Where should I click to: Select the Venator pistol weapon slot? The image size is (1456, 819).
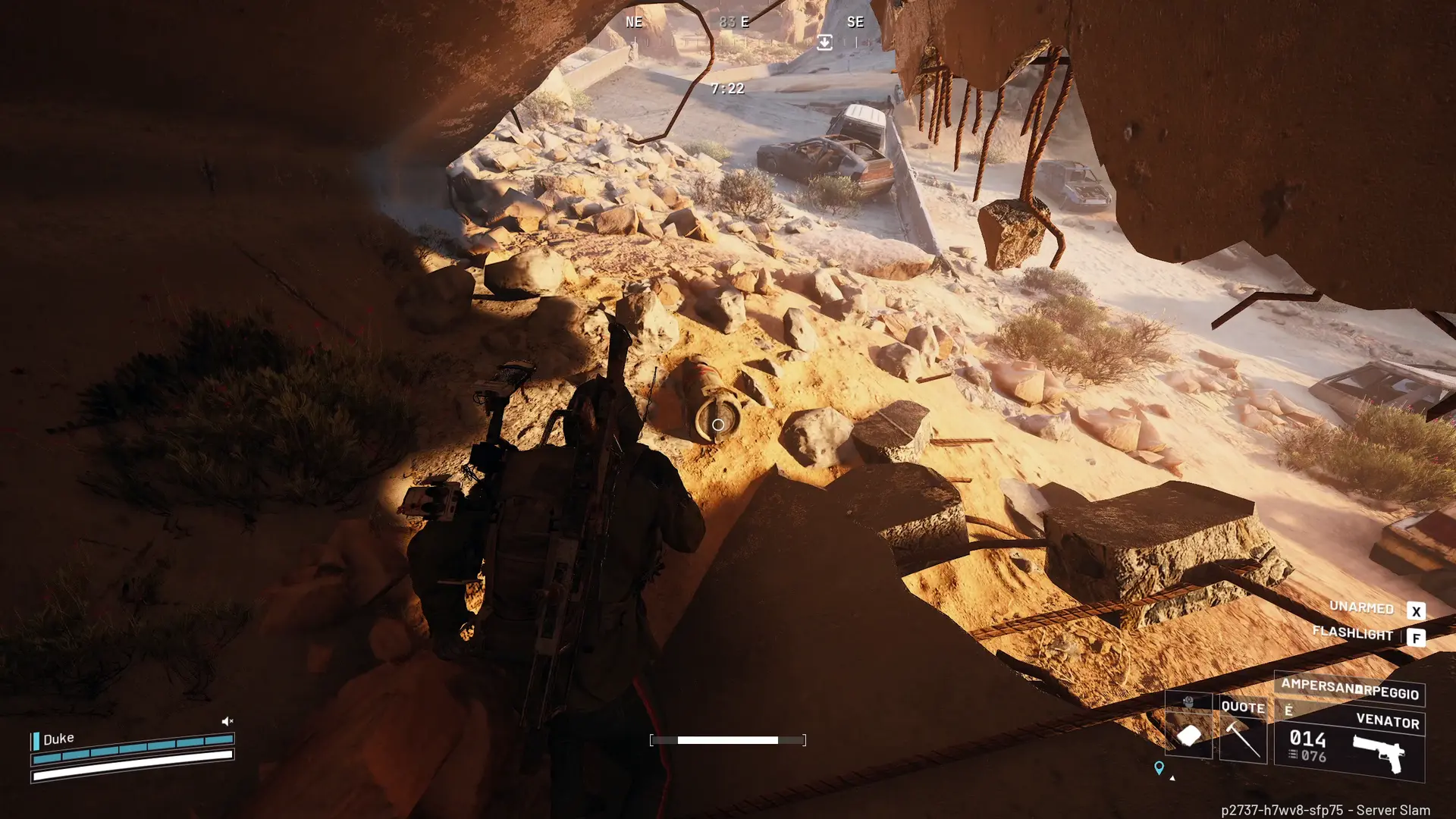click(1350, 744)
